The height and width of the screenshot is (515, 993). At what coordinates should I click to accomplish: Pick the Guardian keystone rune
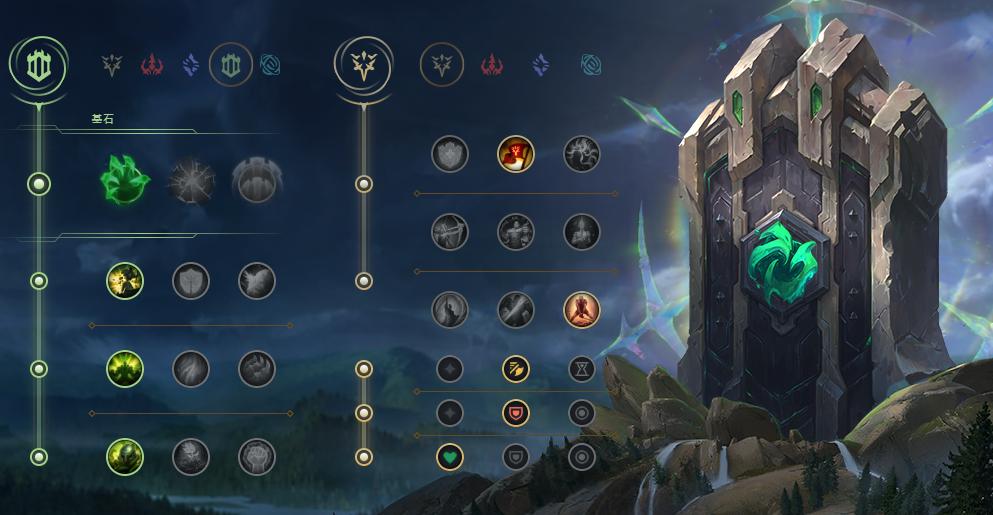(x=255, y=182)
